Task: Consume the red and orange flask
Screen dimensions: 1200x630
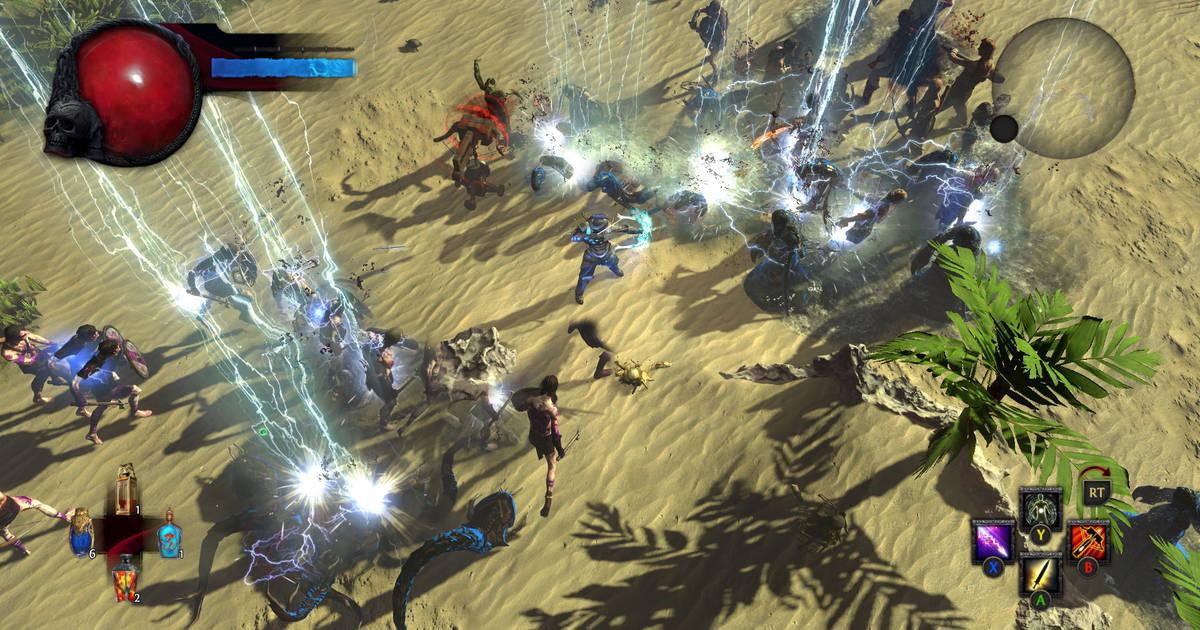Action: (x=125, y=580)
